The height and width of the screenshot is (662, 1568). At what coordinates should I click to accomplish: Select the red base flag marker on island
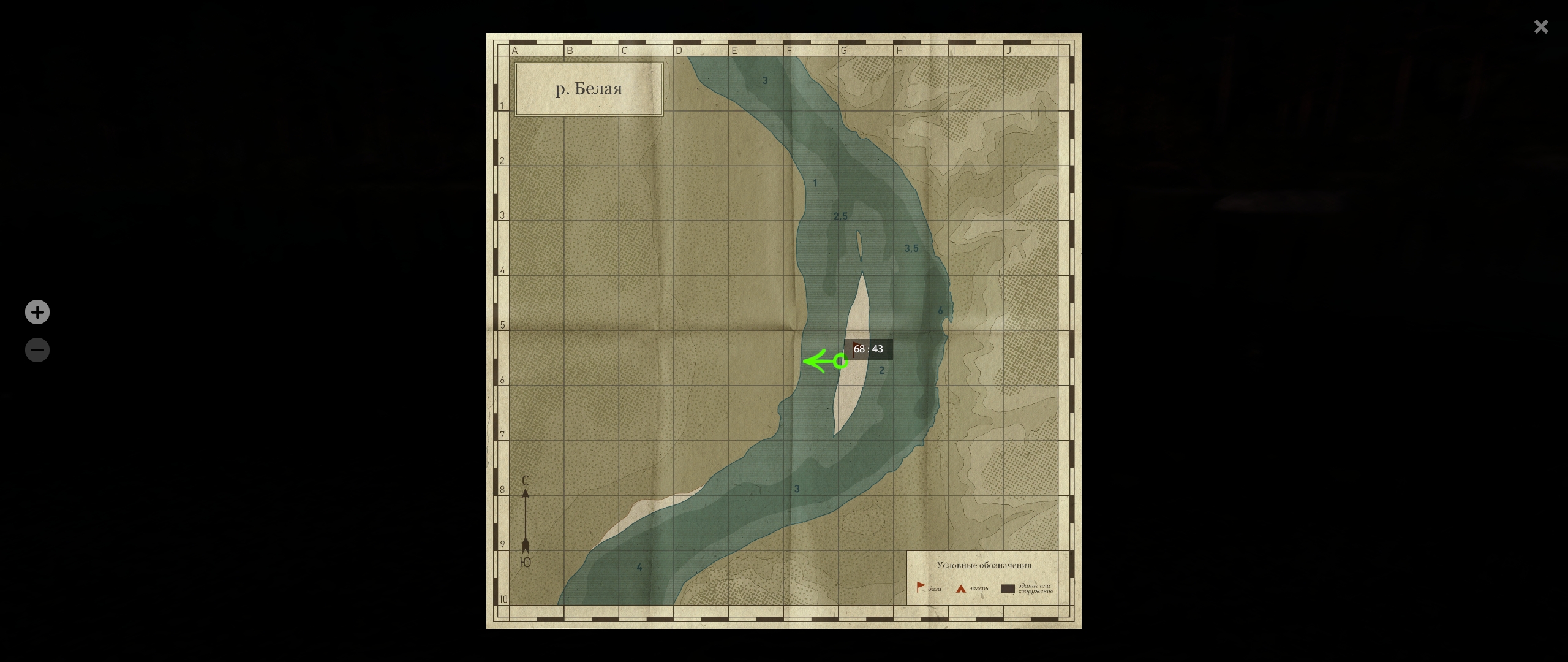[854, 349]
